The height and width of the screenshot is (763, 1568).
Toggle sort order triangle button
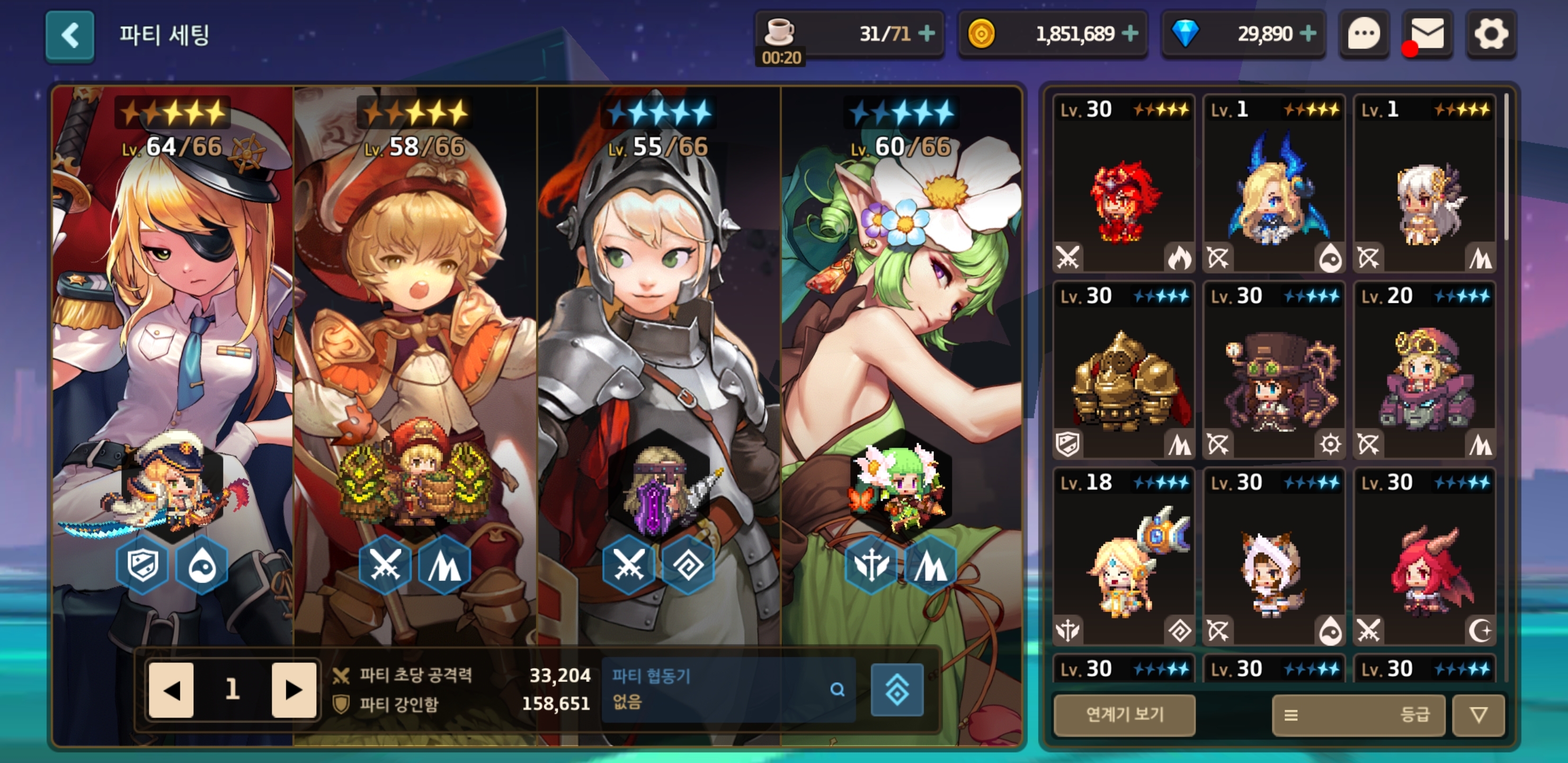coord(1478,715)
